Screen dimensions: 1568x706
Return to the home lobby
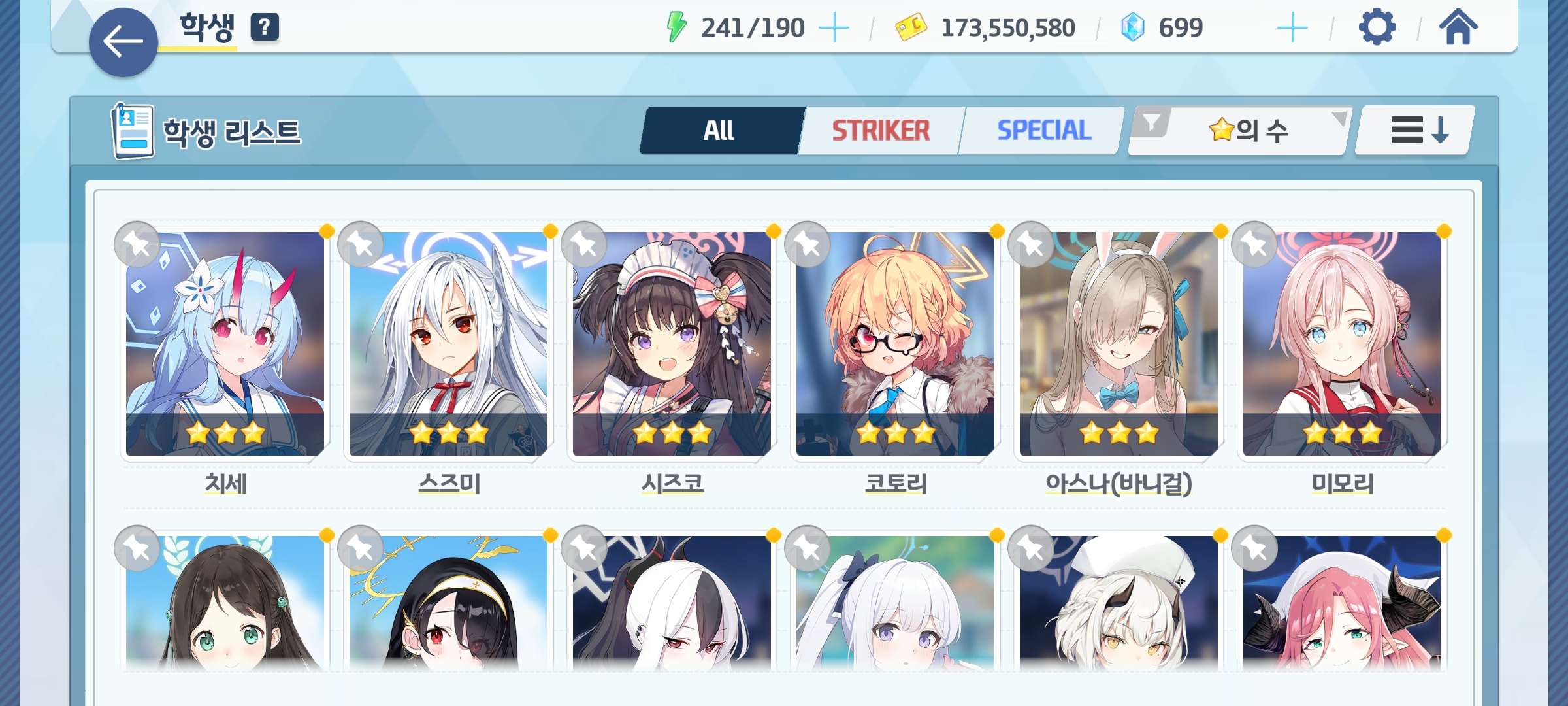click(1458, 27)
